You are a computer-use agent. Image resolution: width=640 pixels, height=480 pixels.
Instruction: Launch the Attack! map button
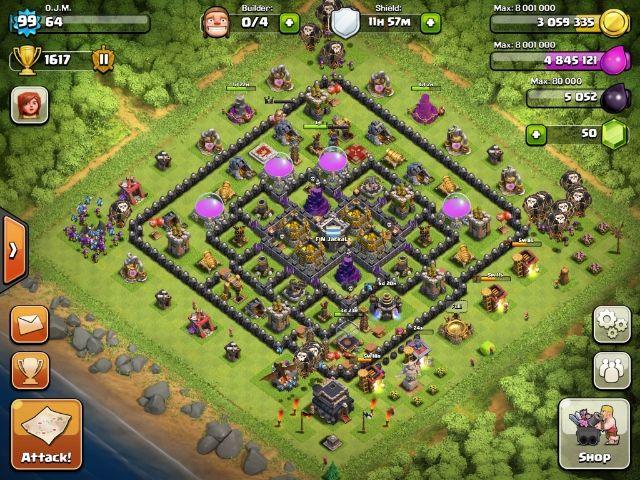(46, 435)
